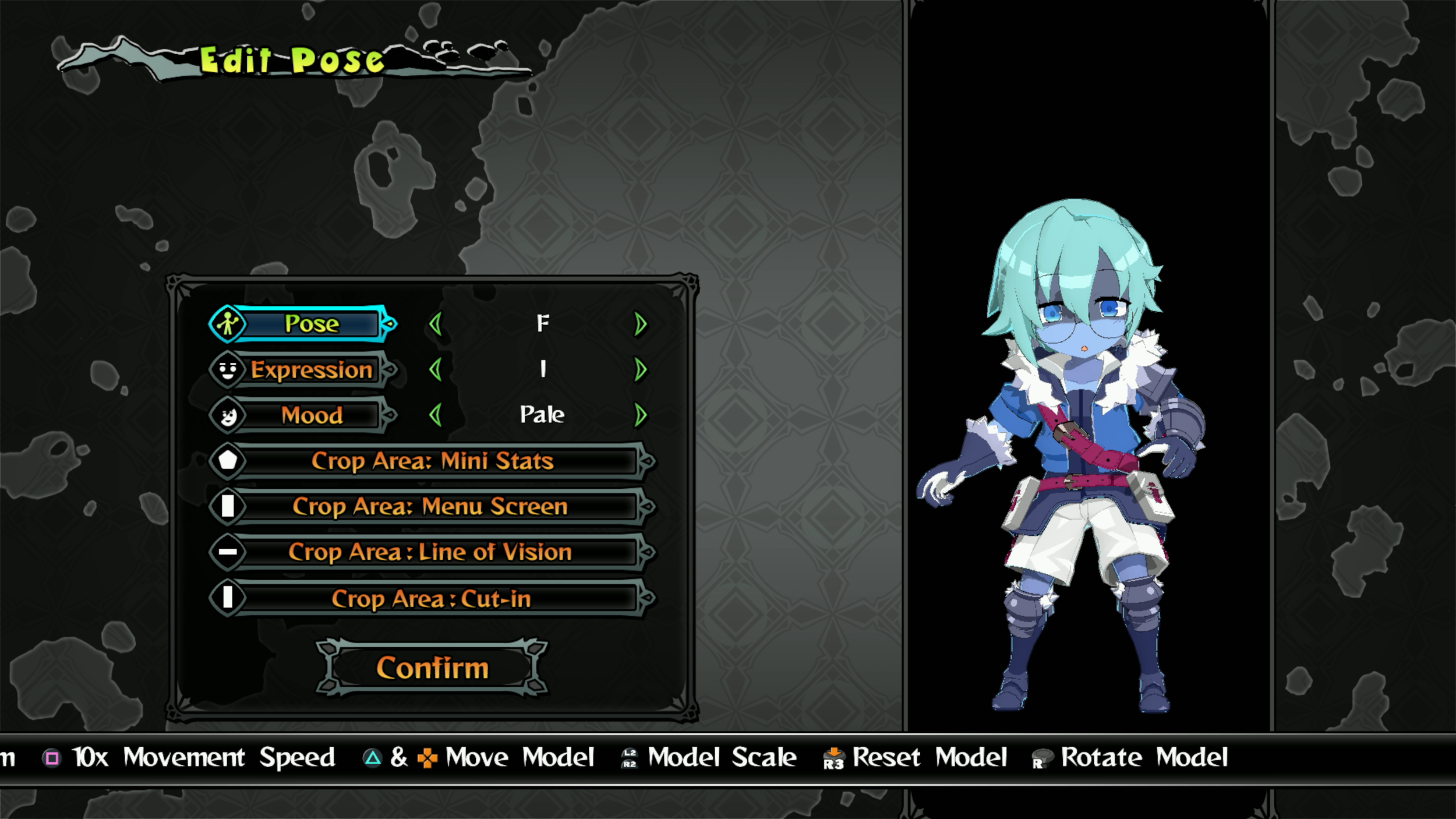Switch to the previous Pose with left arrow
This screenshot has height=819, width=1456.
[435, 324]
